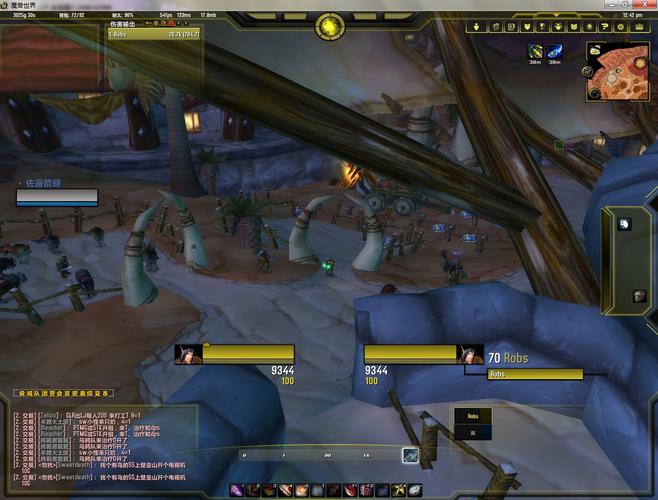The height and width of the screenshot is (500, 658).
Task: Close the game window
Action: [646, 4]
